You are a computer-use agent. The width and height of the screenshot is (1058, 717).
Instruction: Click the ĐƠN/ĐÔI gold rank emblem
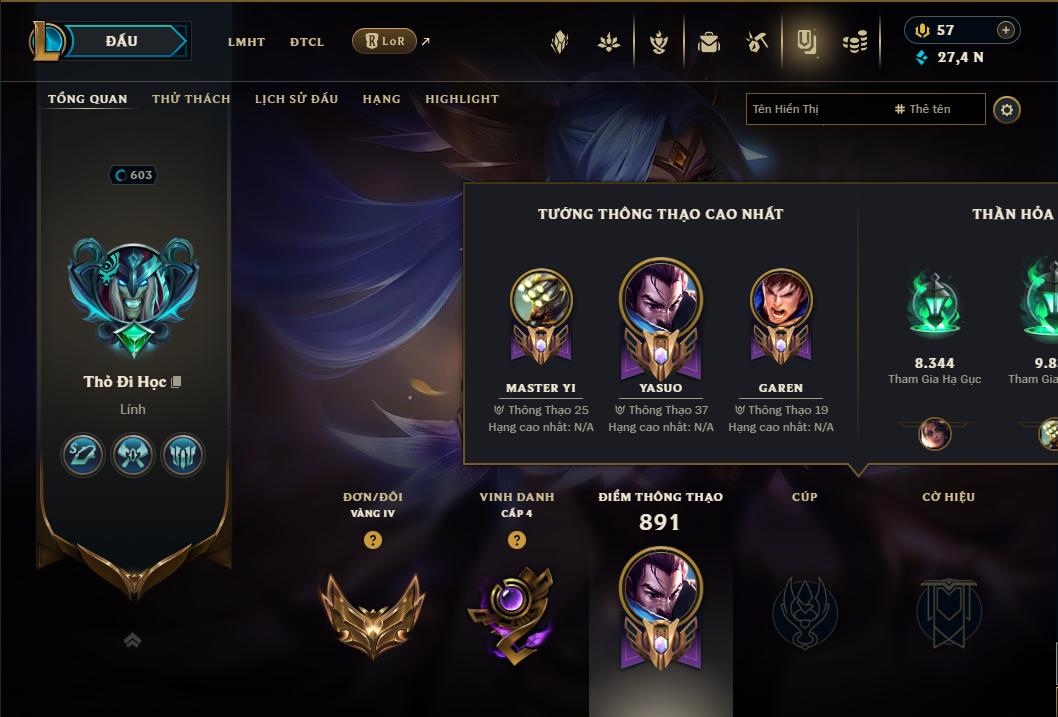[x=372, y=610]
